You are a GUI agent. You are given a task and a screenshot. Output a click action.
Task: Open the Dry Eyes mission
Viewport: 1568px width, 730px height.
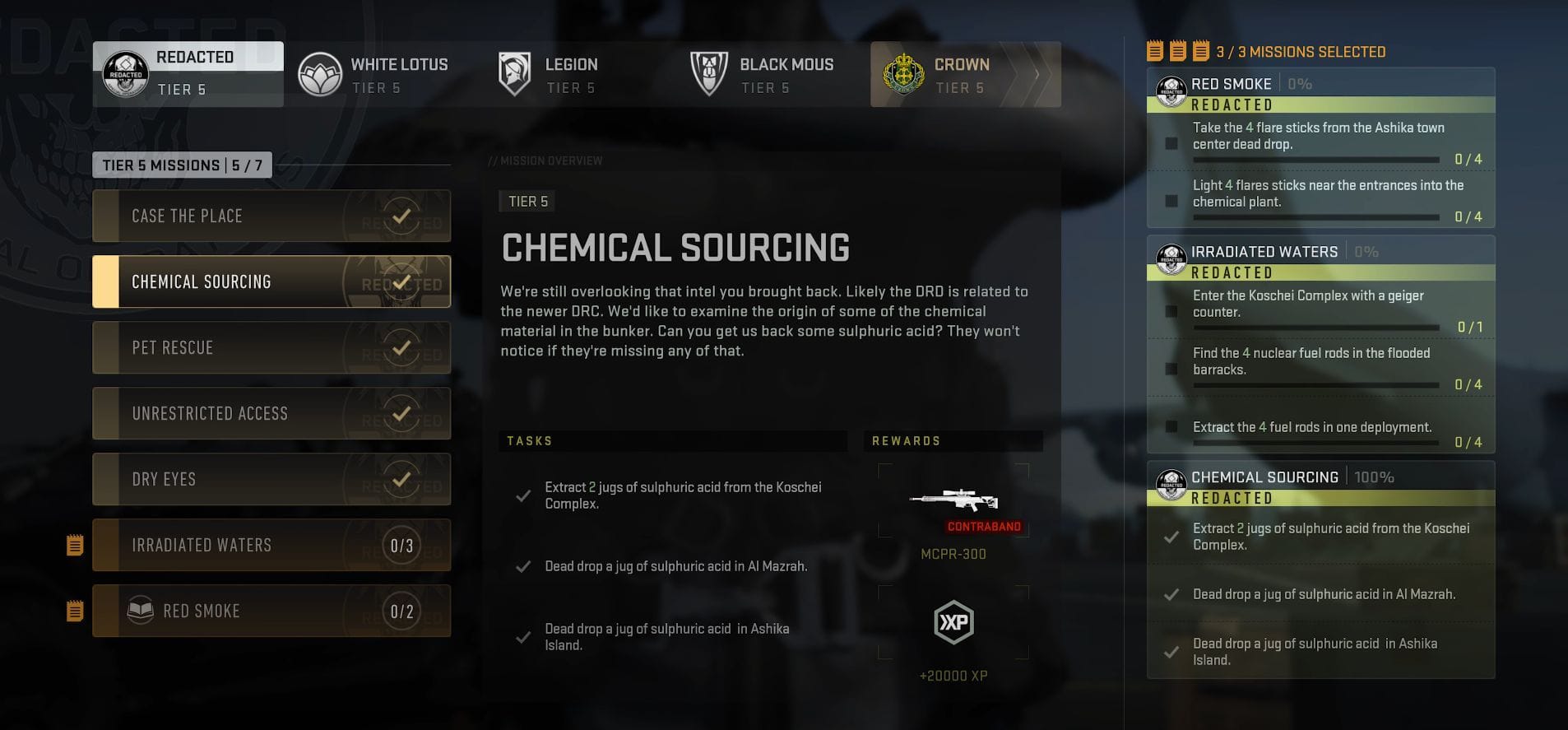click(x=272, y=479)
